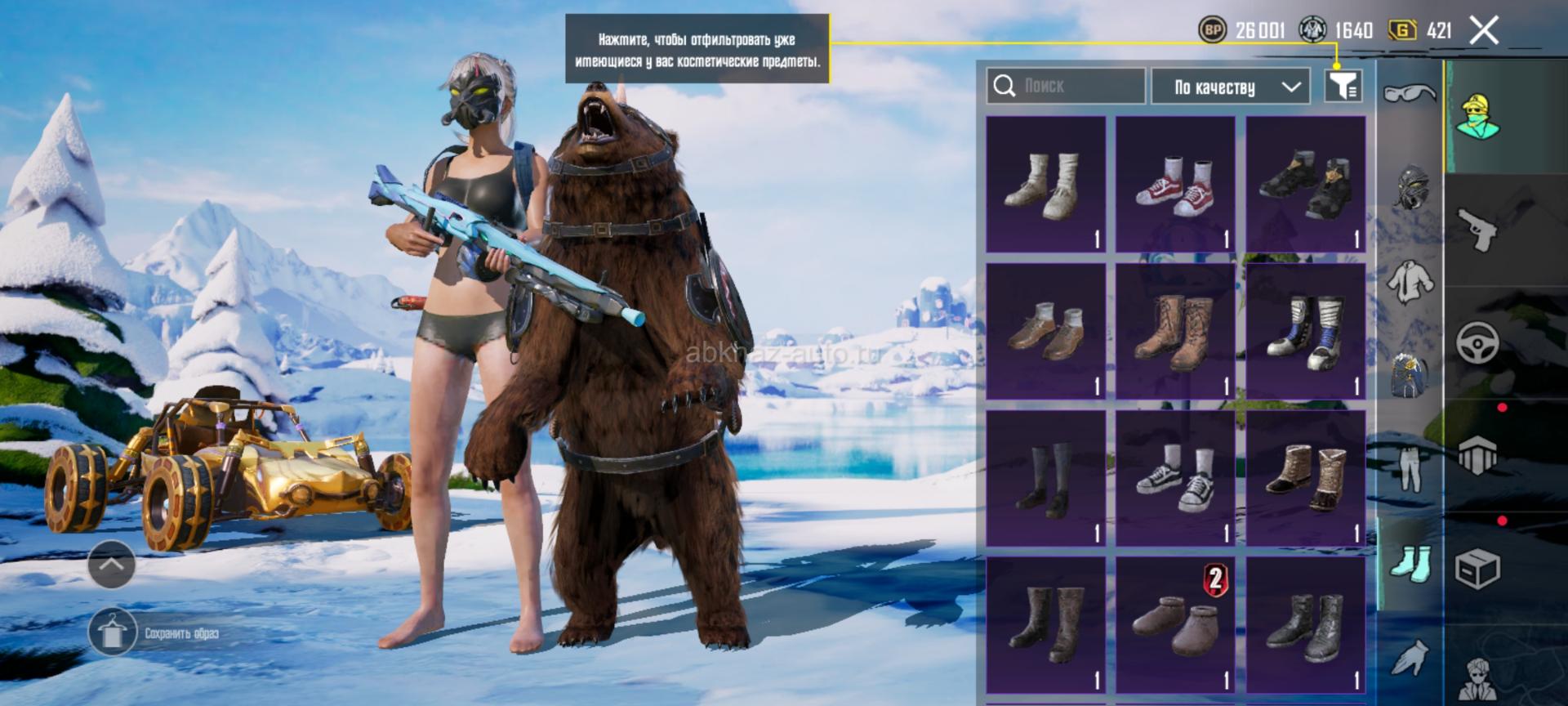1568x706 pixels.
Task: Click the search field labeled Поиск
Action: (x=1066, y=86)
